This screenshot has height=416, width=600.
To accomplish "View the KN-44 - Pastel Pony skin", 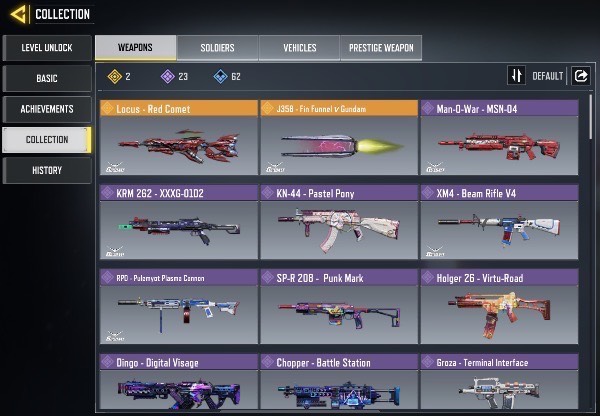I will [x=338, y=223].
